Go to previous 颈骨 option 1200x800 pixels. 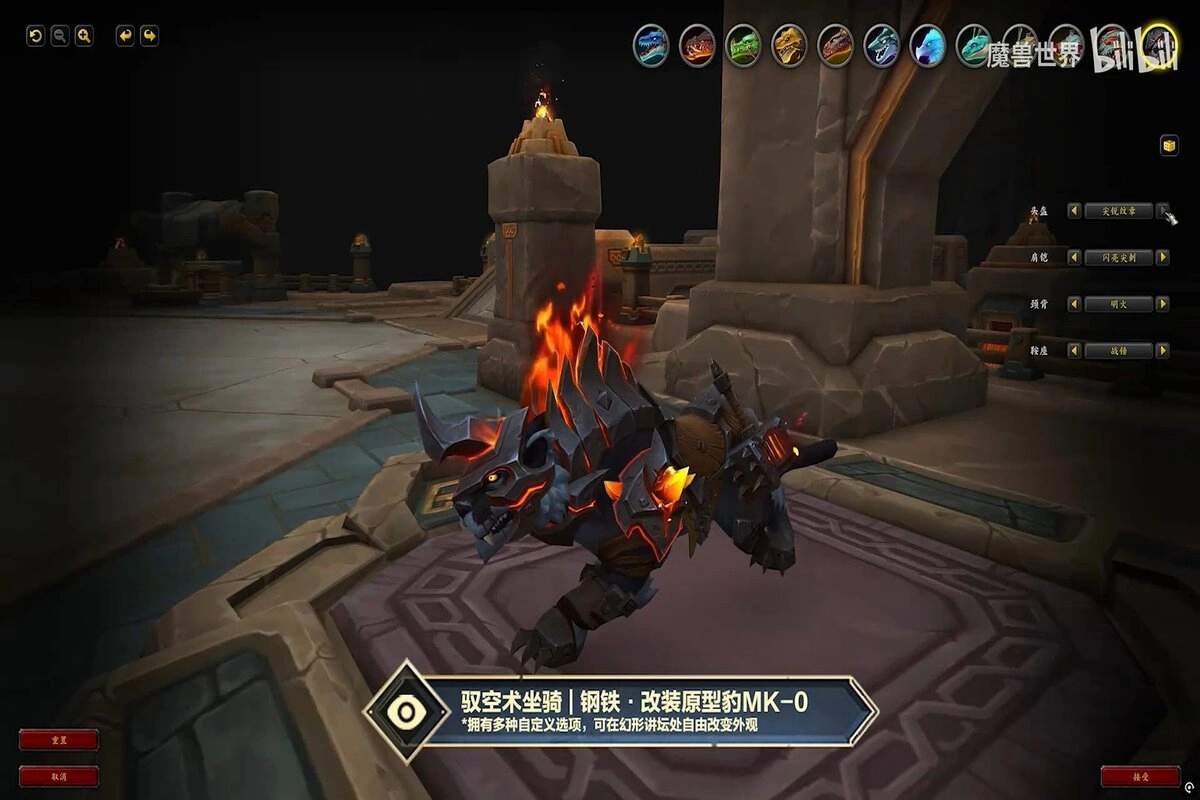point(1074,304)
